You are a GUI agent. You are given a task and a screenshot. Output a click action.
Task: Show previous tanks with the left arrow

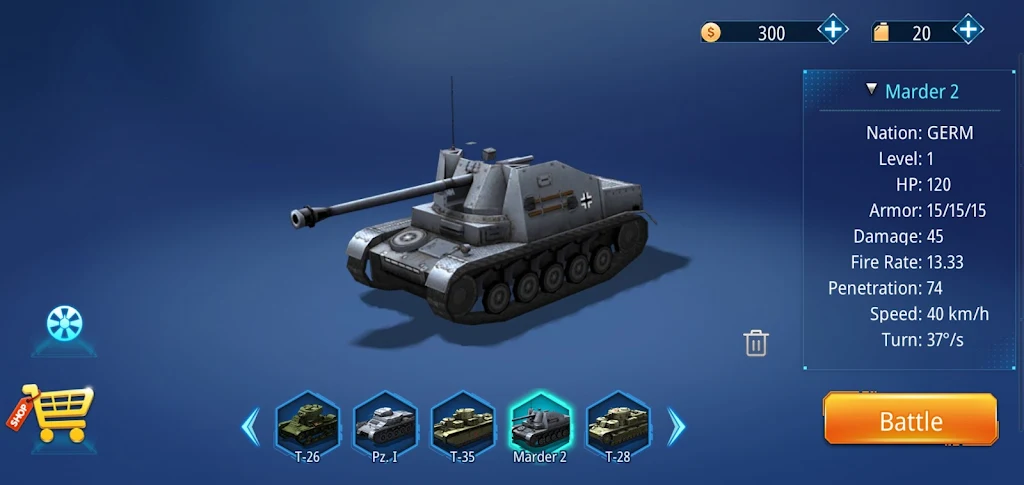click(x=250, y=427)
